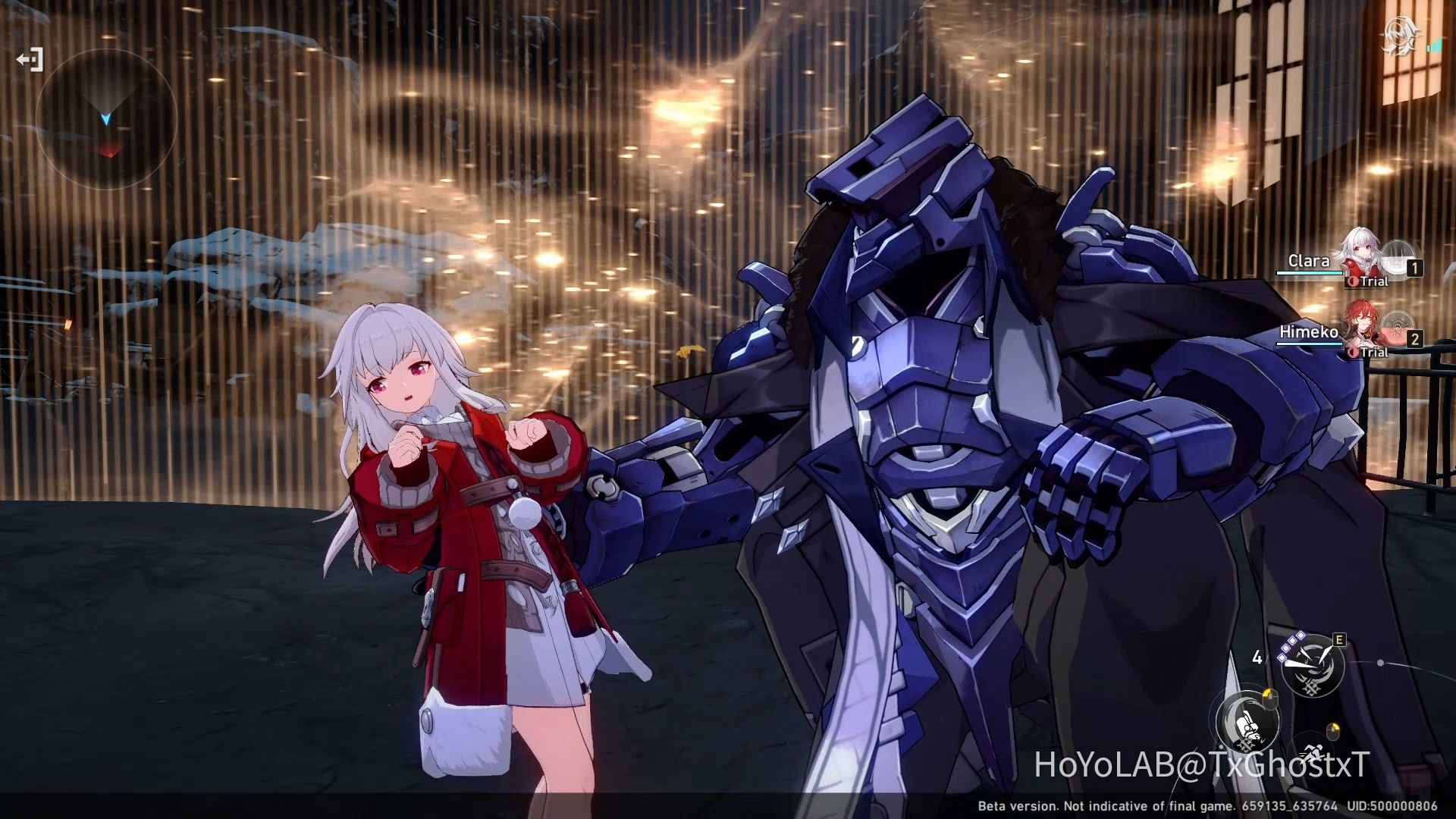Click Clara's cyan health bar

tap(1309, 273)
